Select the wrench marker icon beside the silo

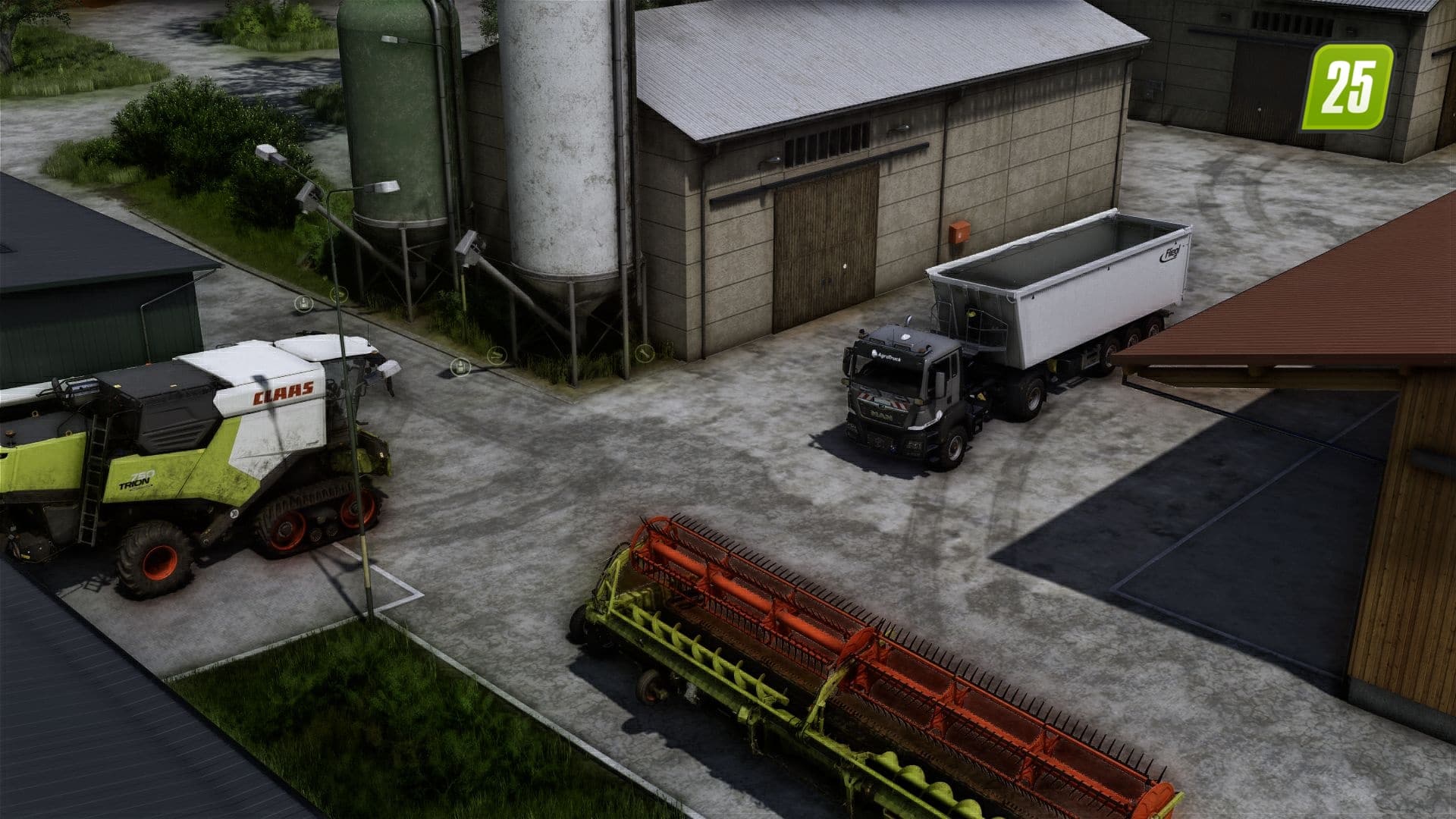point(644,353)
